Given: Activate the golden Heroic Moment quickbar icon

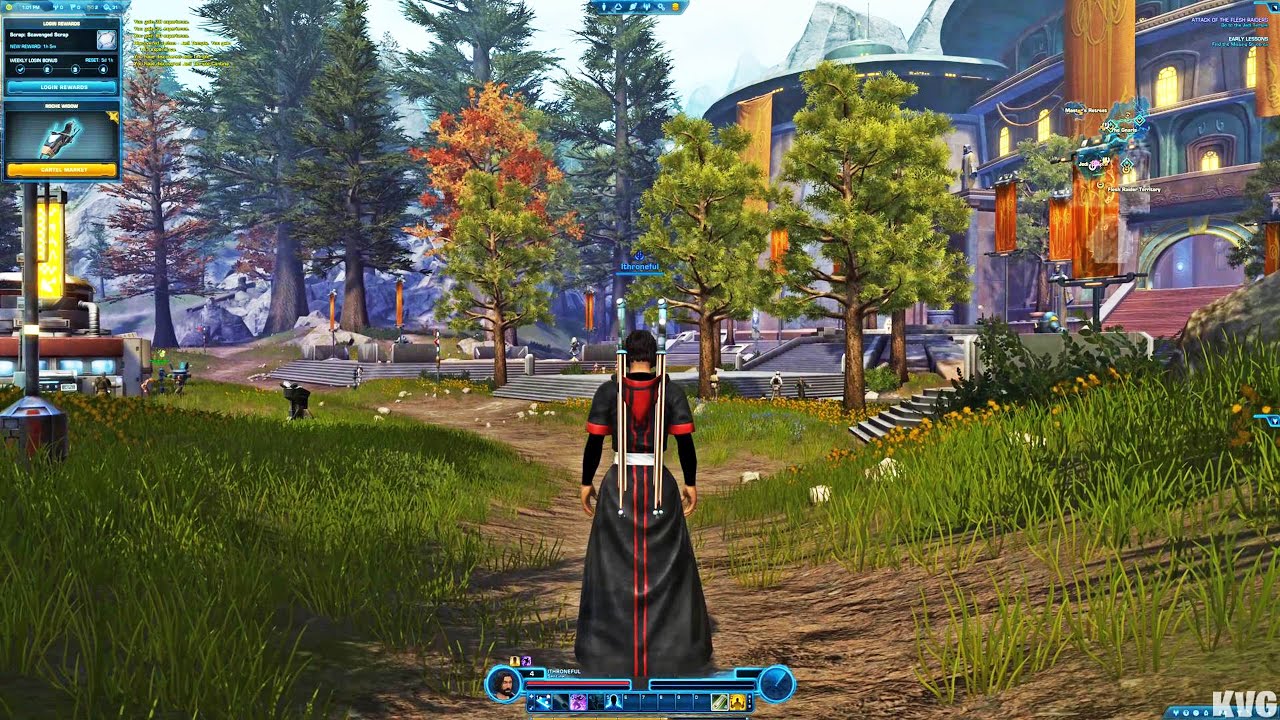Looking at the screenshot, I should pos(738,702).
